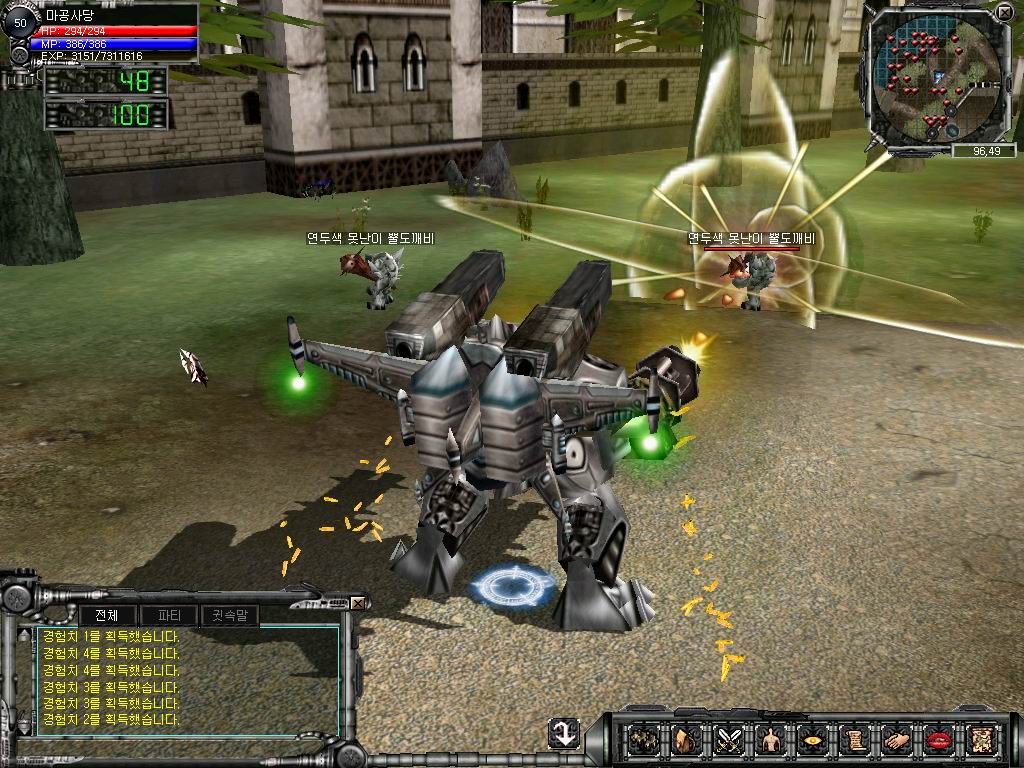Toggle the down-arrow button beside the toolbar
Image resolution: width=1024 pixels, height=768 pixels.
click(564, 734)
